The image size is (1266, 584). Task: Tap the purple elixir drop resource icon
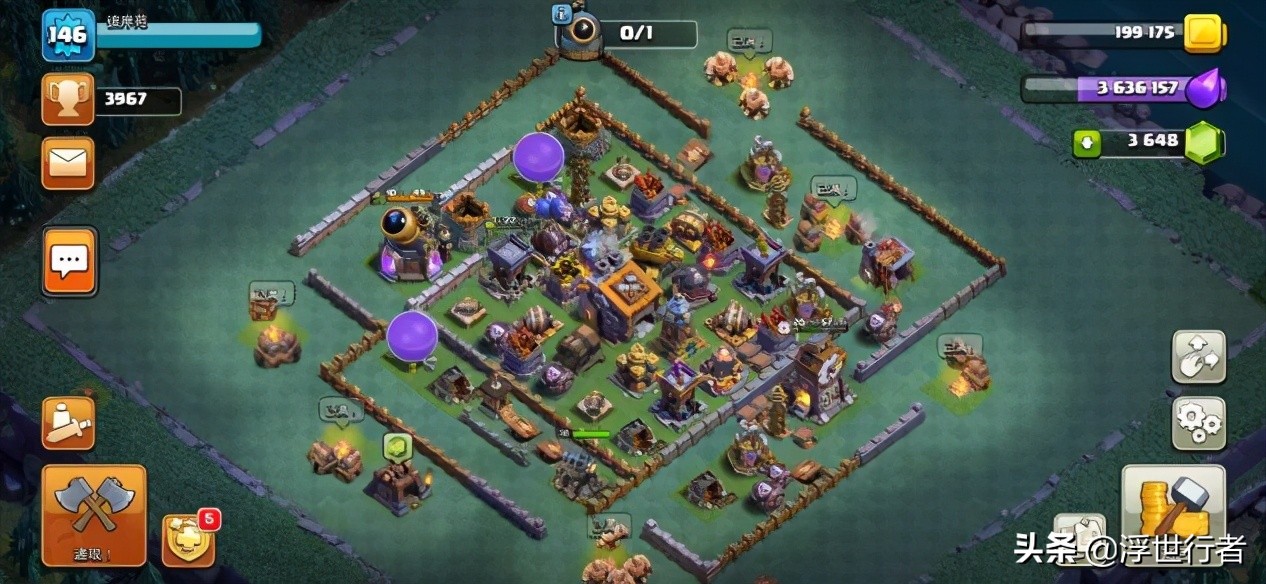pos(1203,89)
